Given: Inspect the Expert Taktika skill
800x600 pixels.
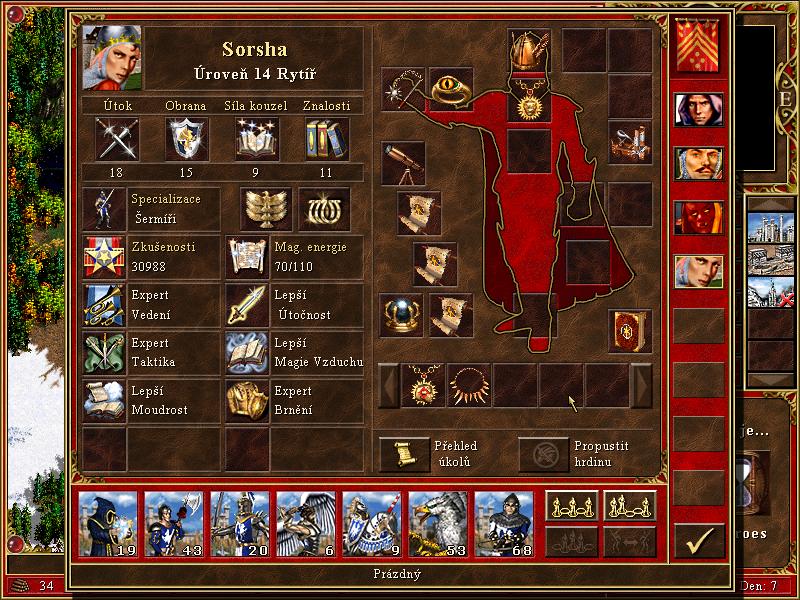Looking at the screenshot, I should [x=103, y=354].
